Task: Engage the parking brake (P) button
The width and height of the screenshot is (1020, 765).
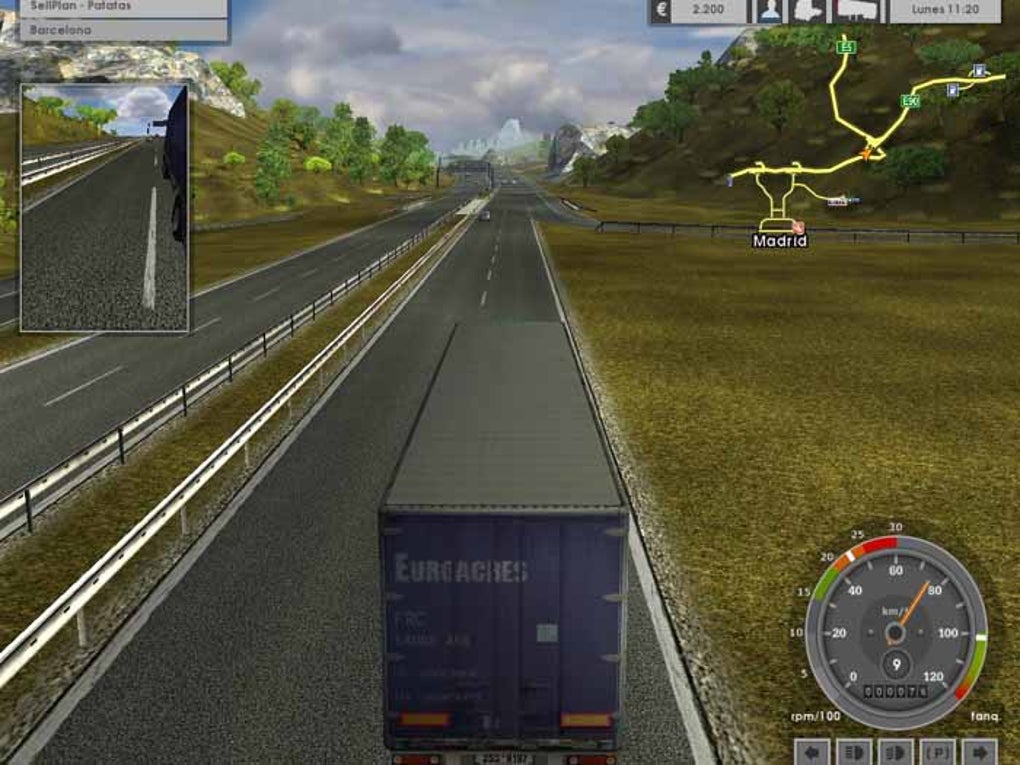Action: click(938, 751)
